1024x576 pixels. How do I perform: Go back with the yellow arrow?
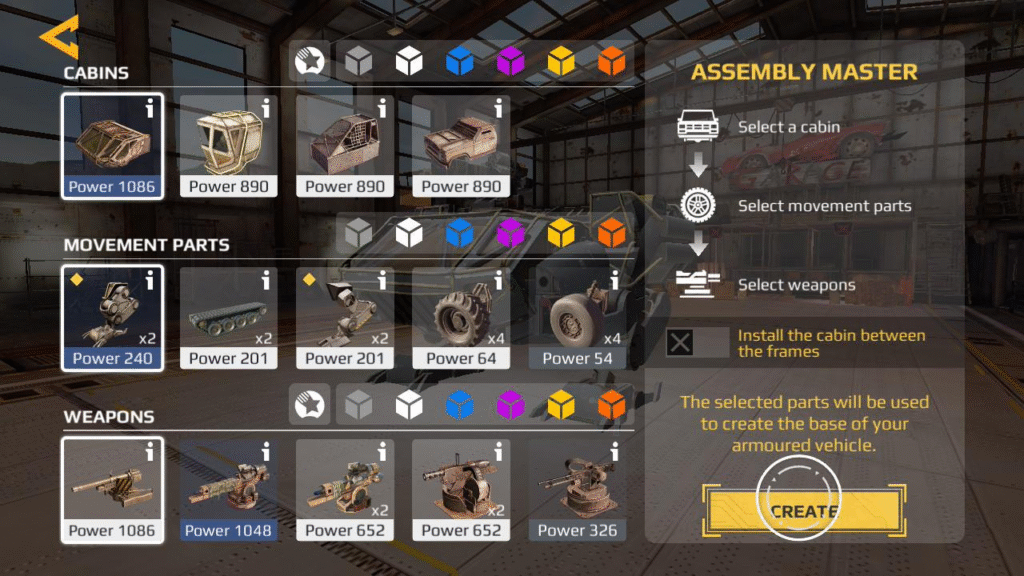point(58,39)
